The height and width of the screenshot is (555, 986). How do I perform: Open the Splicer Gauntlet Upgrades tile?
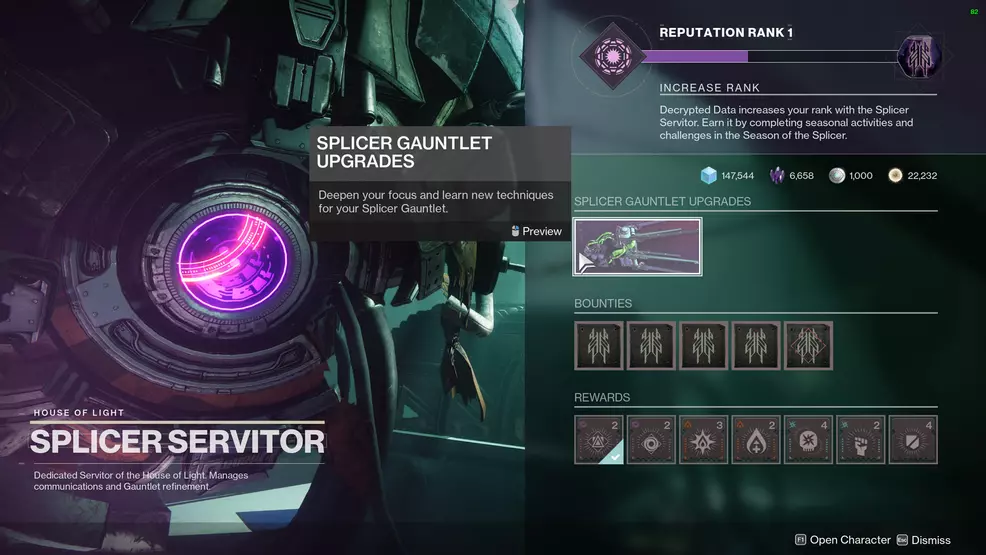(x=637, y=247)
